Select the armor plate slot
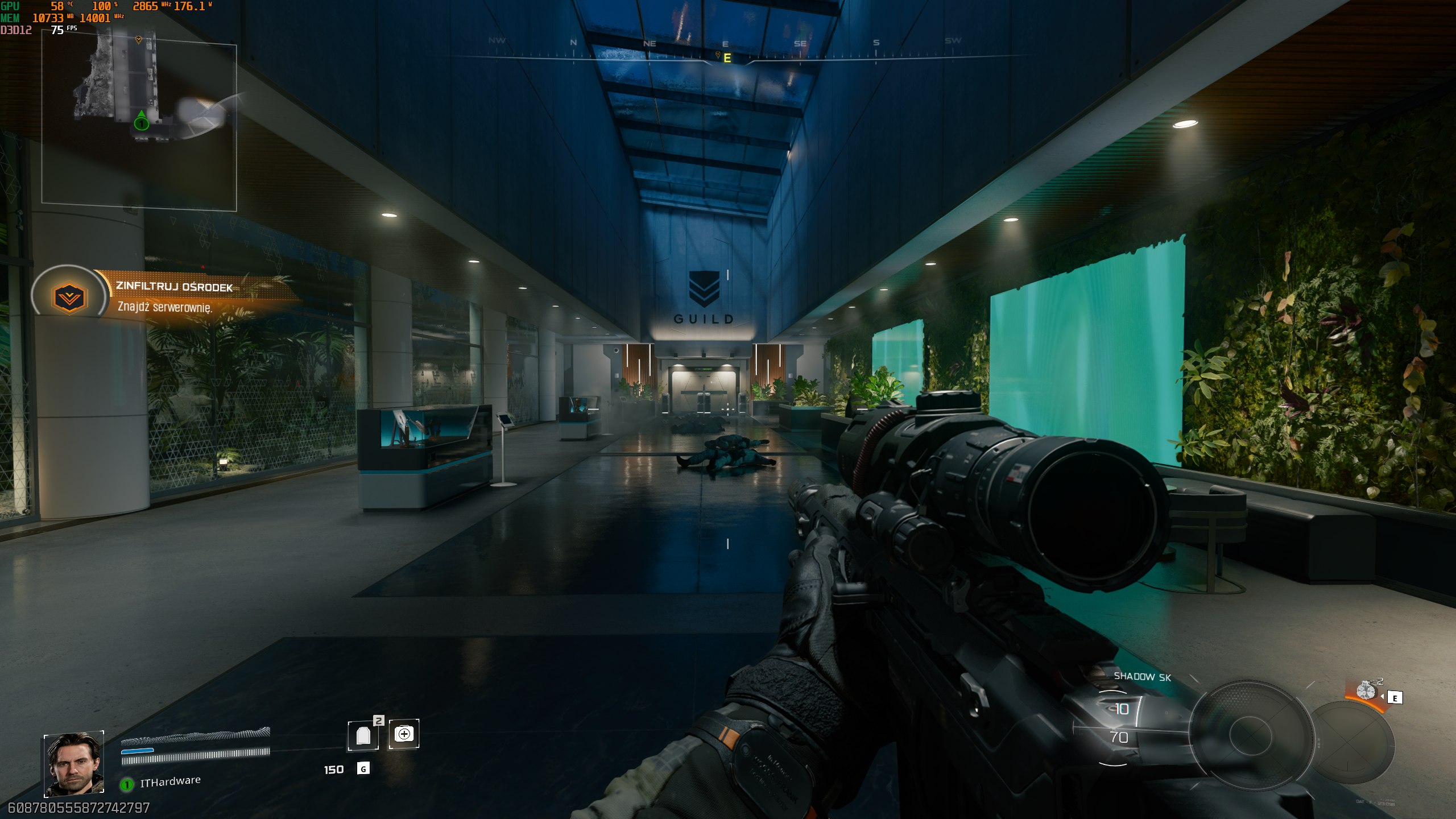 click(x=363, y=735)
